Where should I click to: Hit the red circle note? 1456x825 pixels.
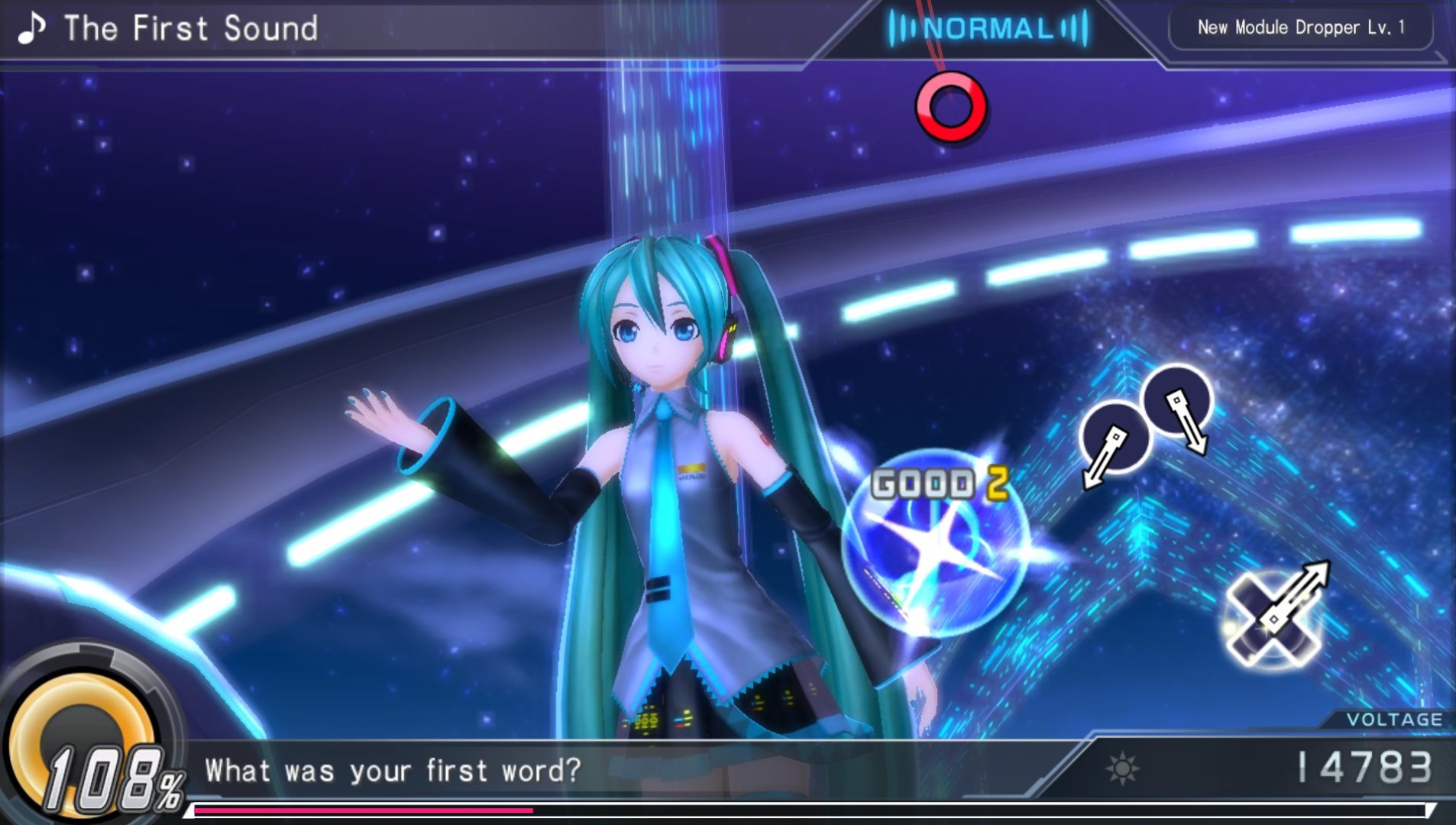pos(951,107)
